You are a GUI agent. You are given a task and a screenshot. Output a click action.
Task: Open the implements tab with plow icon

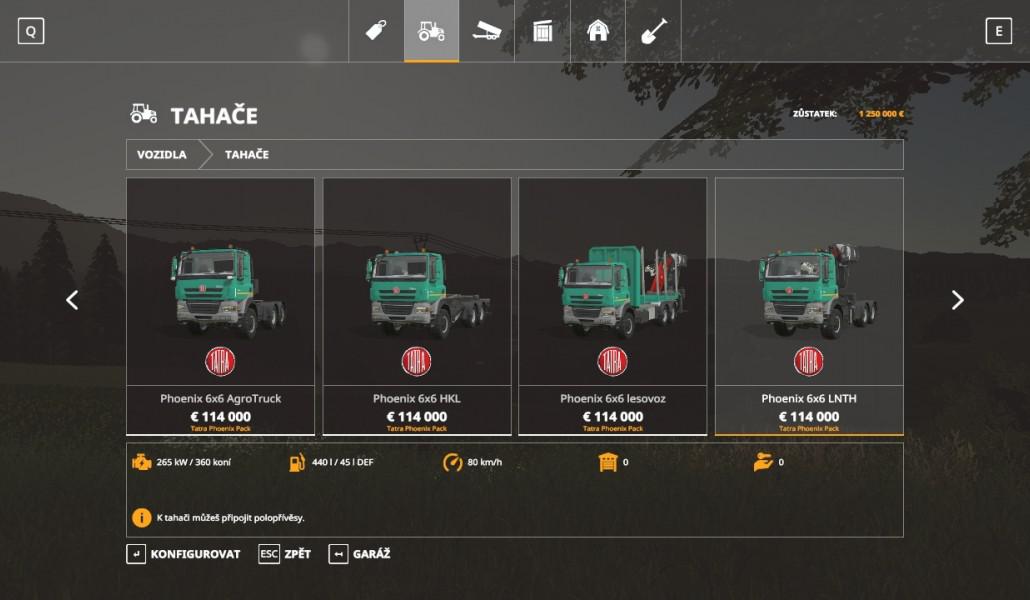point(487,31)
